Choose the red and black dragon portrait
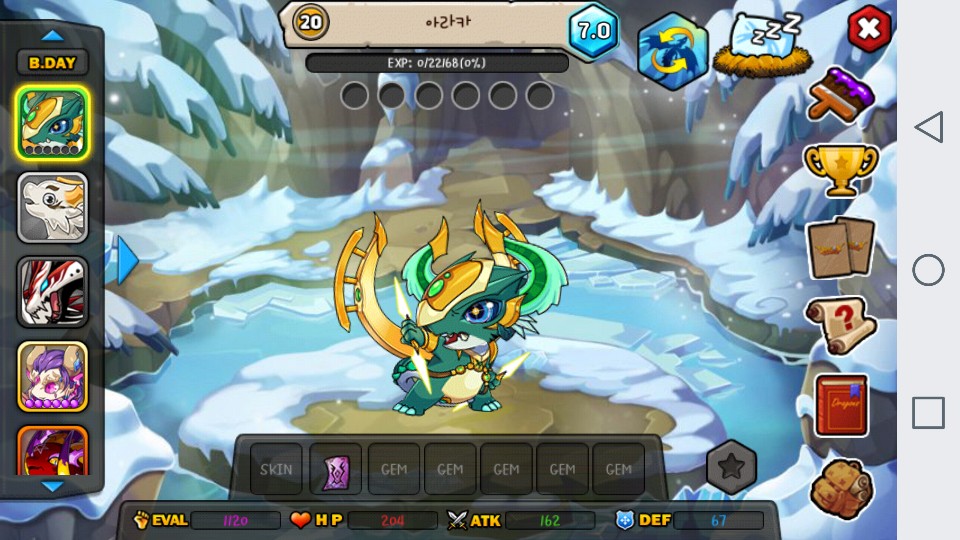Screen dimensions: 960x540 (x=52, y=292)
